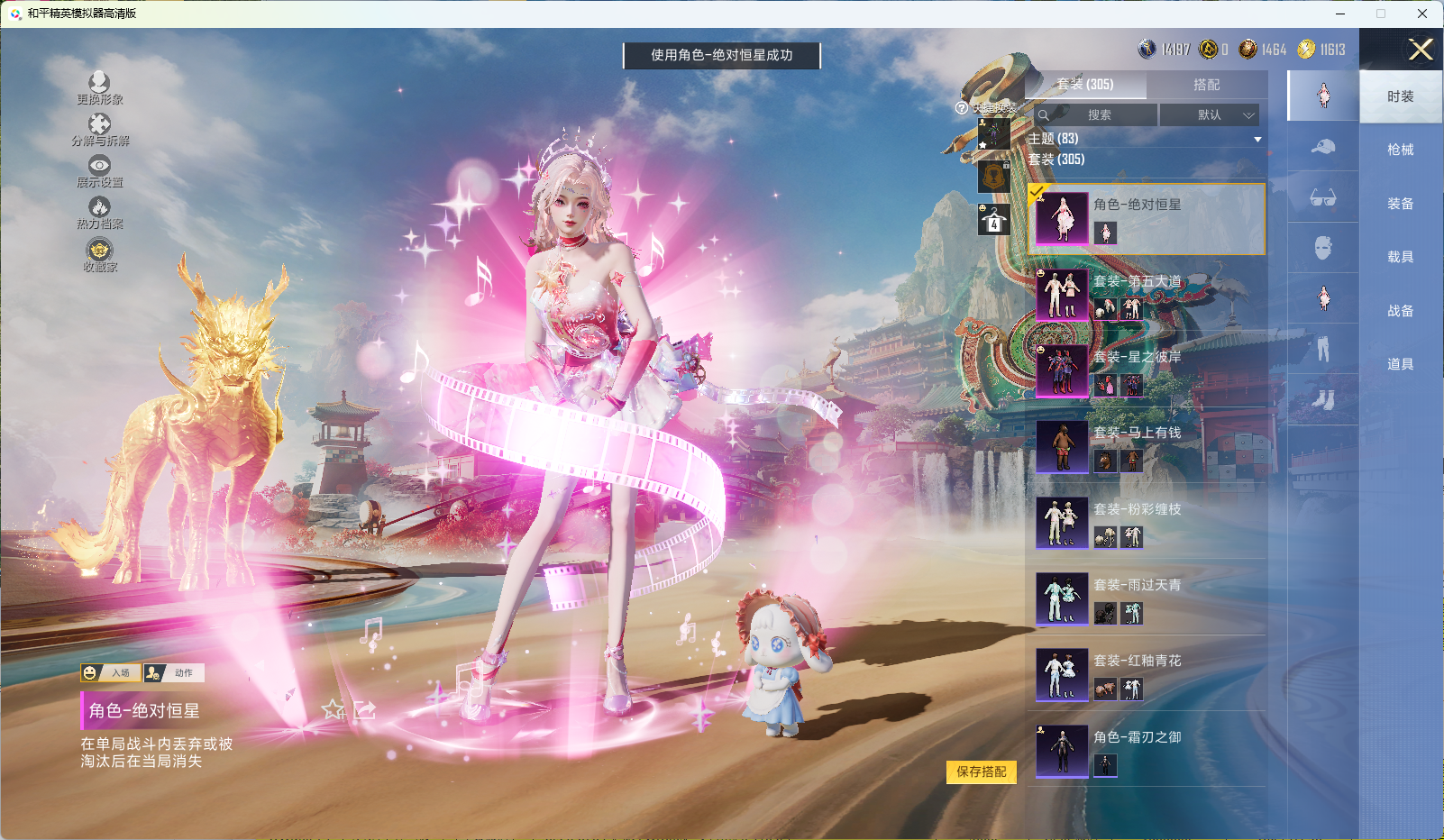Screen dimensions: 1444x840
Task: Pick the 套装-雨过天青 outfit
Action: 1146,599
